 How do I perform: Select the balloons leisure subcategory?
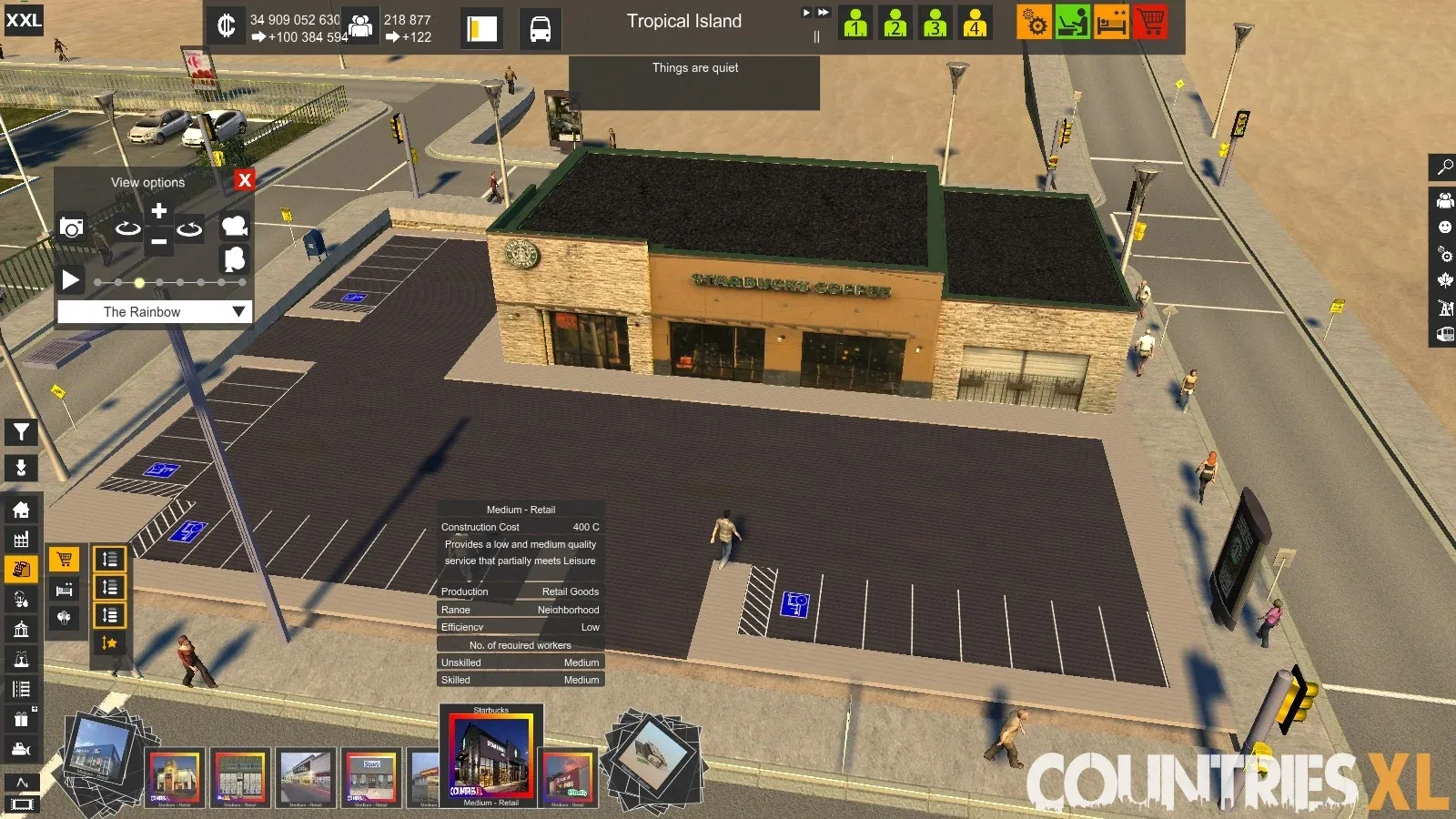point(64,618)
